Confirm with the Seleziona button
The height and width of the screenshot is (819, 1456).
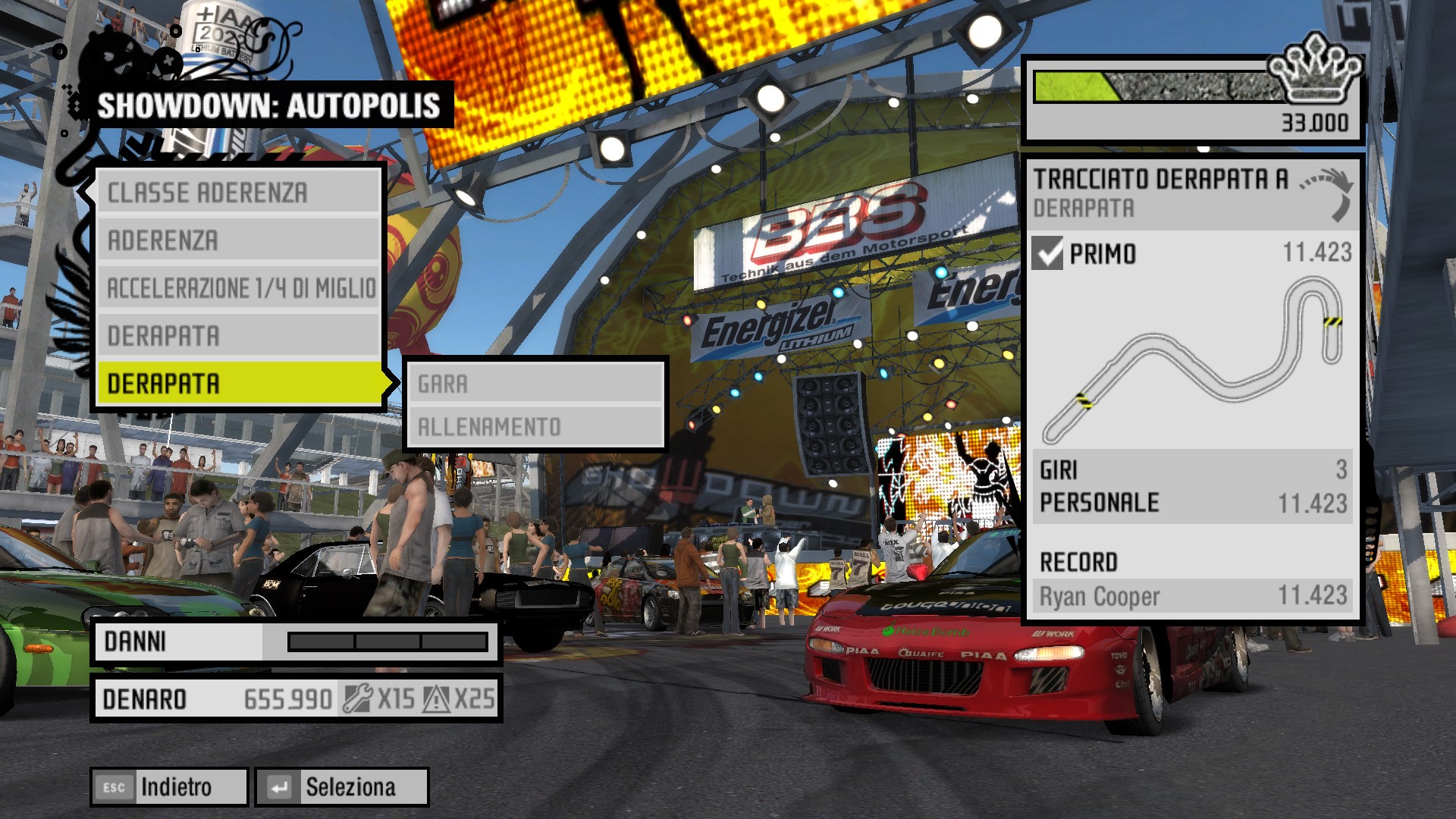pyautogui.click(x=342, y=787)
